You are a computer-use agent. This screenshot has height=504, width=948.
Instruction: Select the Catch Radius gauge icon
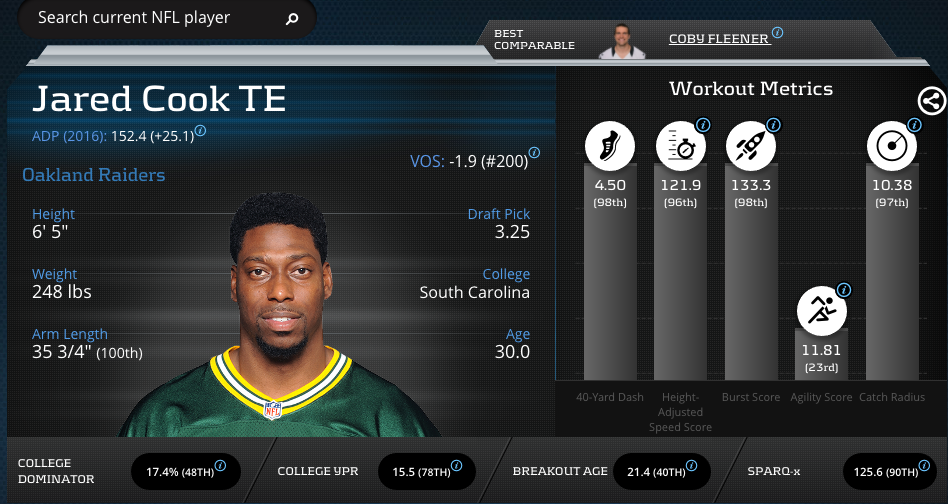pyautogui.click(x=891, y=147)
